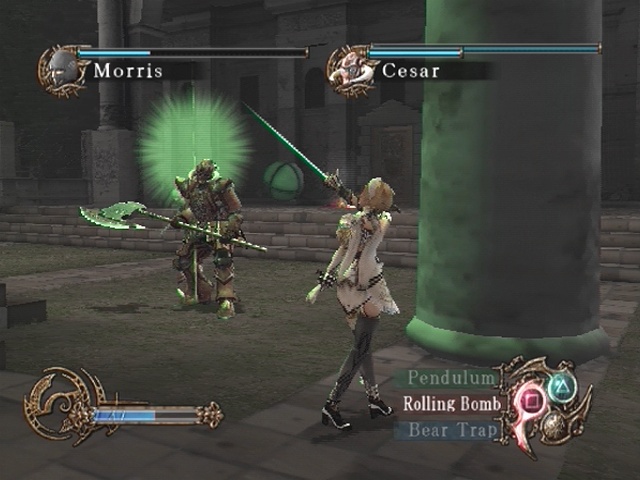
Task: Select the Pendulum trap entry
Action: (452, 379)
